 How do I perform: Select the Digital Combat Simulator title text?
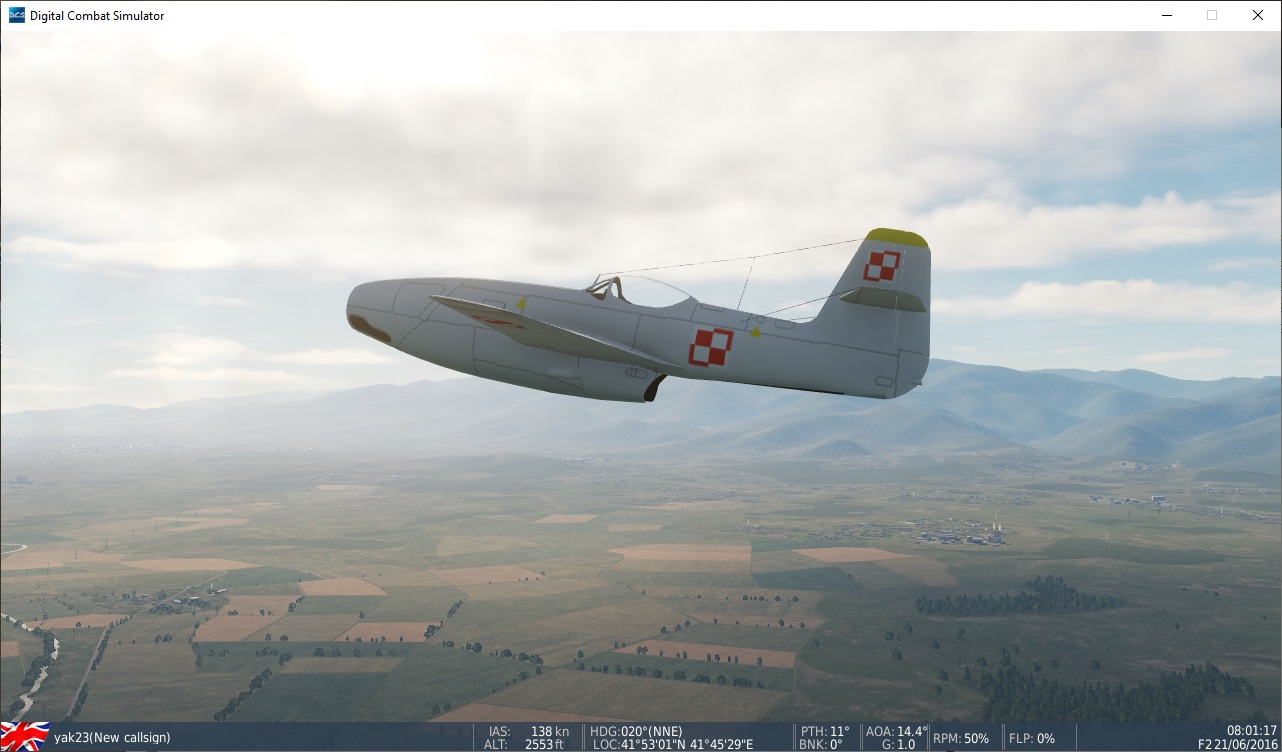tap(97, 15)
